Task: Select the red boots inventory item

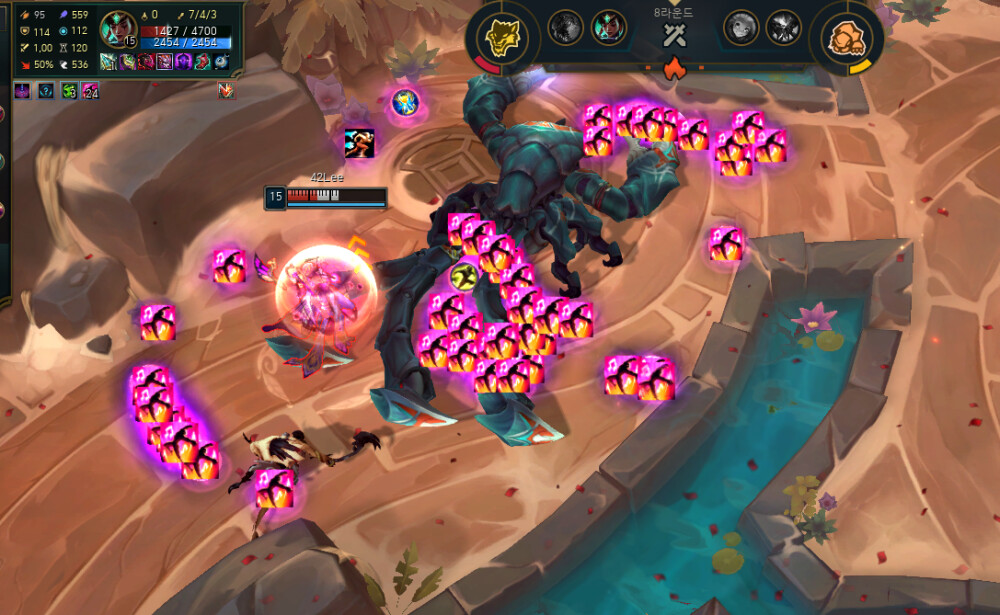Action: tap(202, 62)
